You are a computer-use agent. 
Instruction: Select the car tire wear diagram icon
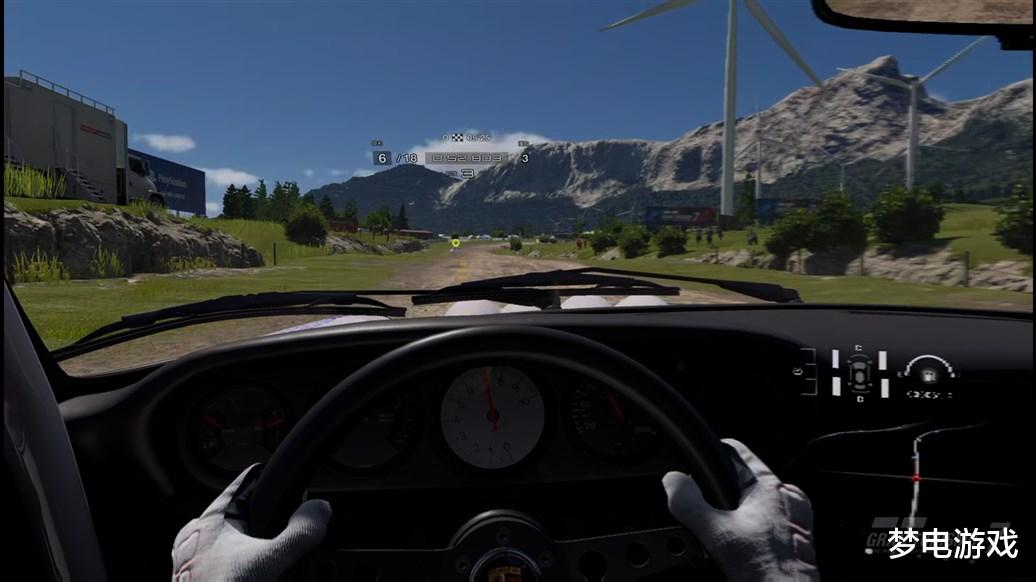point(860,373)
